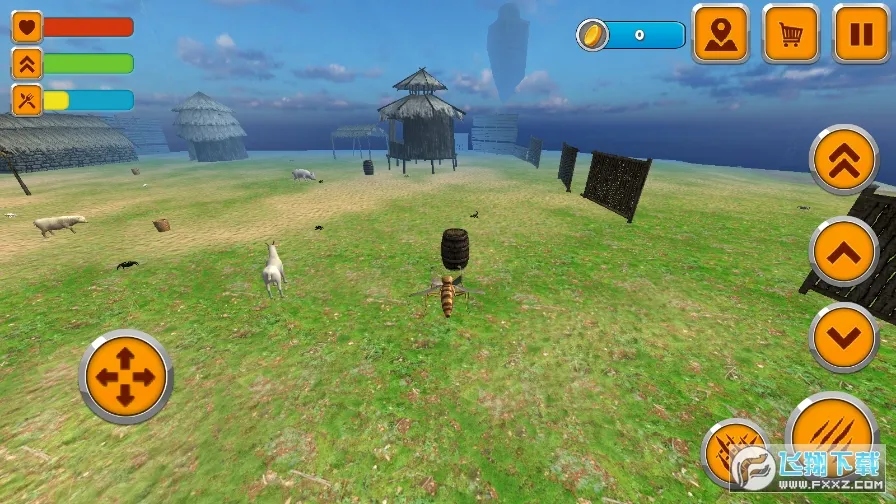Screen dimensions: 896x504
Task: Click the gold coin counter
Action: (632, 36)
